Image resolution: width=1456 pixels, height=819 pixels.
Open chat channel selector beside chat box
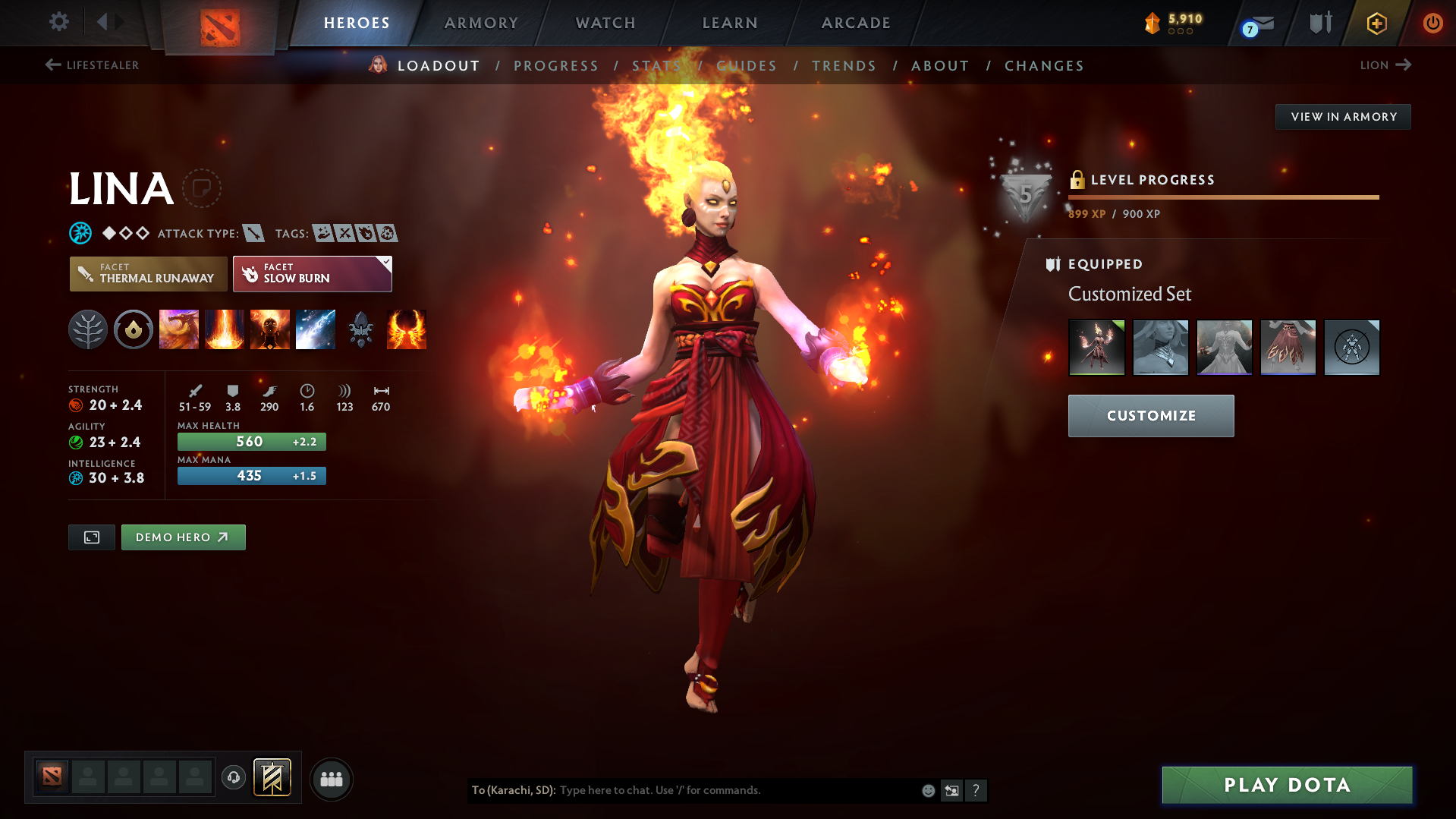point(951,790)
